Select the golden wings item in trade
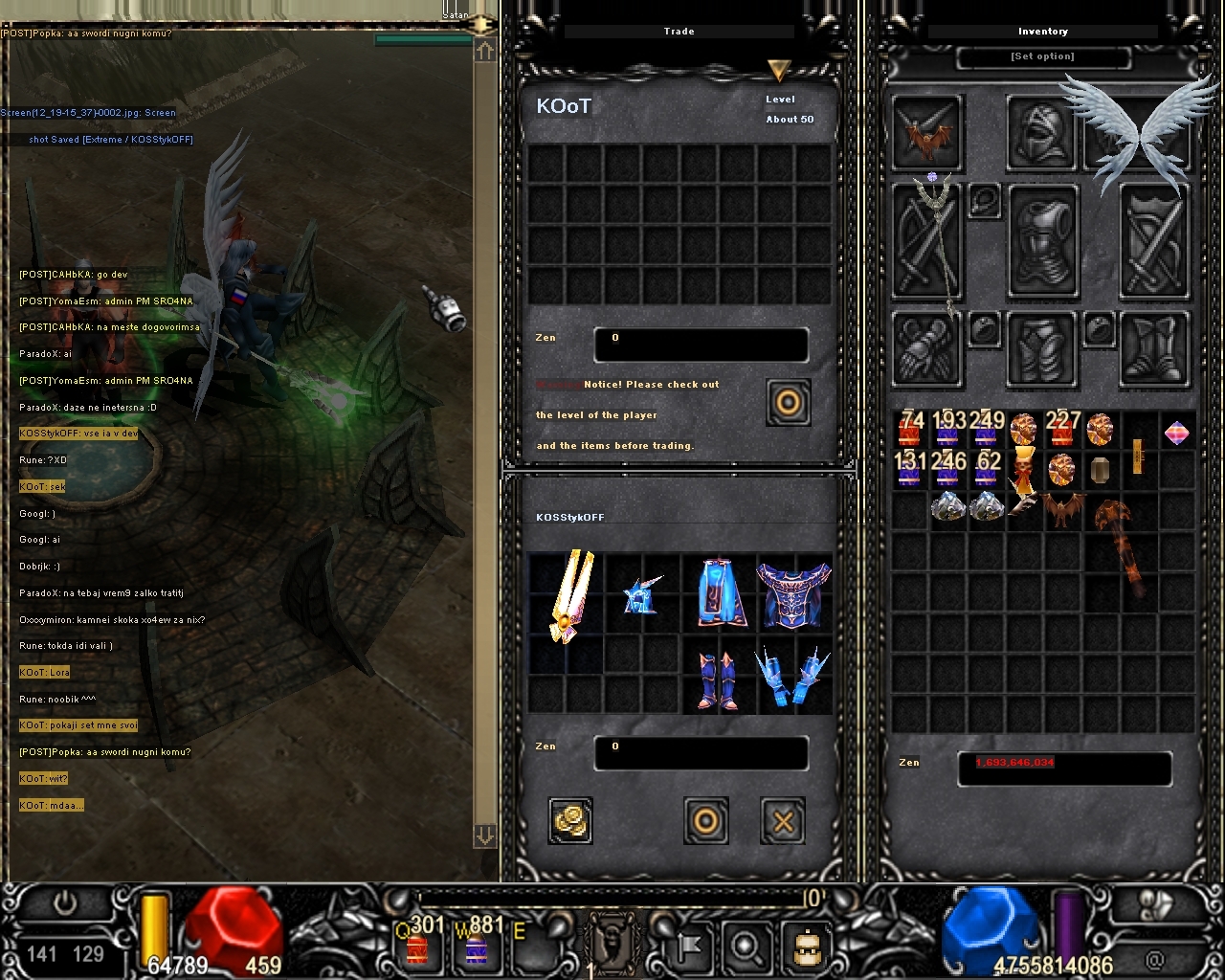This screenshot has width=1225, height=980. (569, 595)
